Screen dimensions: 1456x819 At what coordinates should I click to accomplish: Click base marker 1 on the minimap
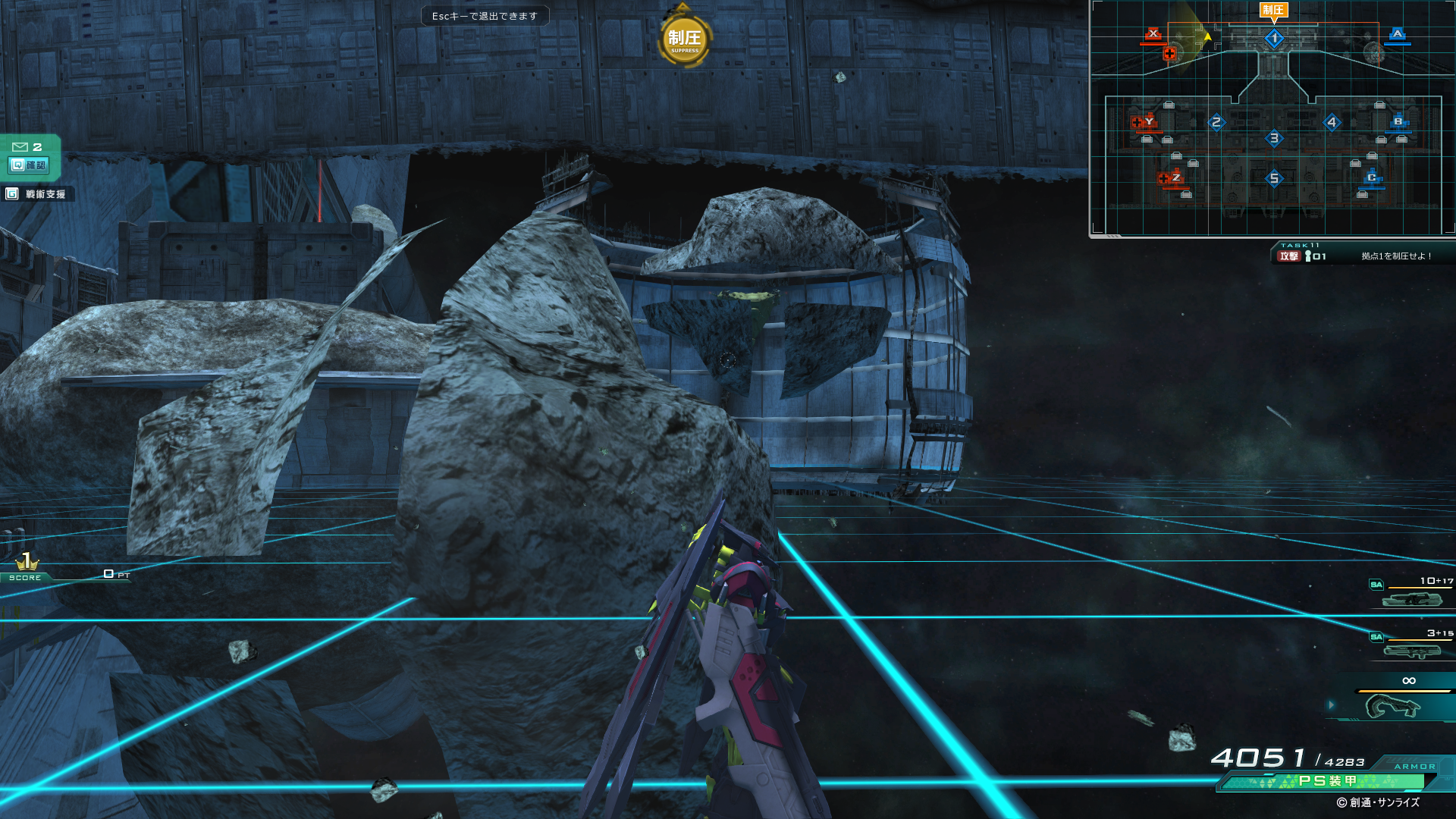tap(1274, 38)
